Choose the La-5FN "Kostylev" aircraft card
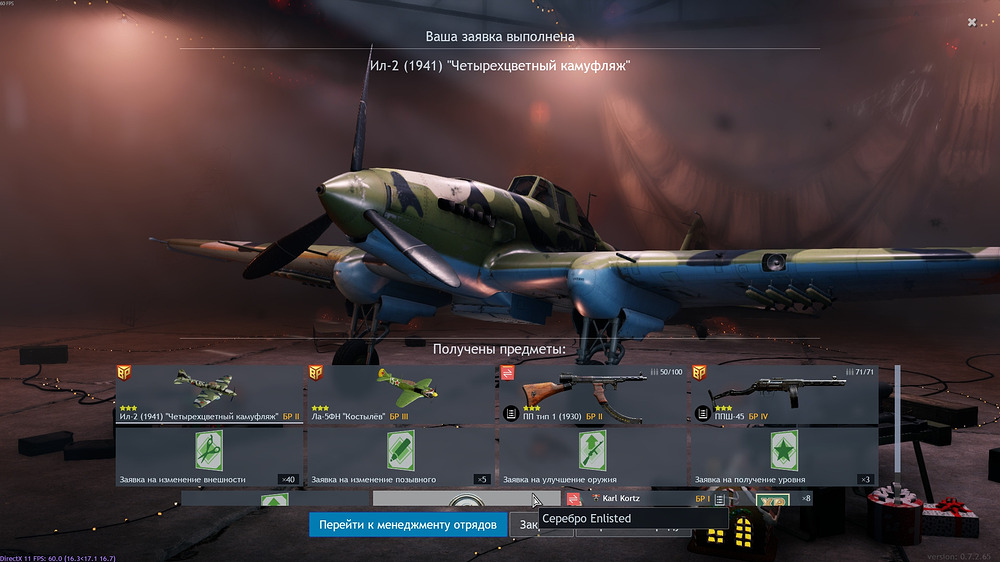The width and height of the screenshot is (1000, 562). 402,394
